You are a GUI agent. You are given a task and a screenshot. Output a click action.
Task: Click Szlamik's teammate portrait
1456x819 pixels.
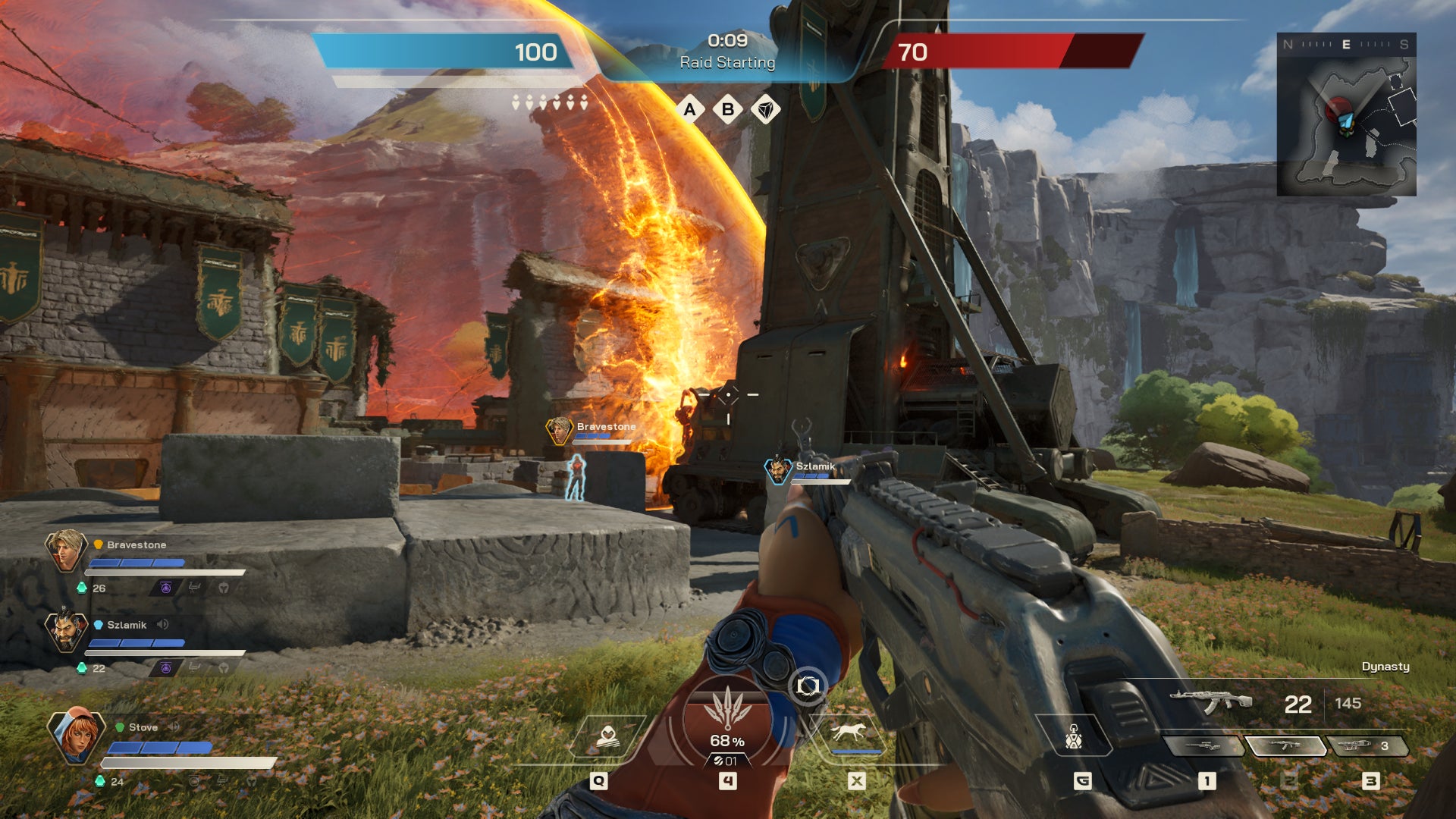pos(66,630)
